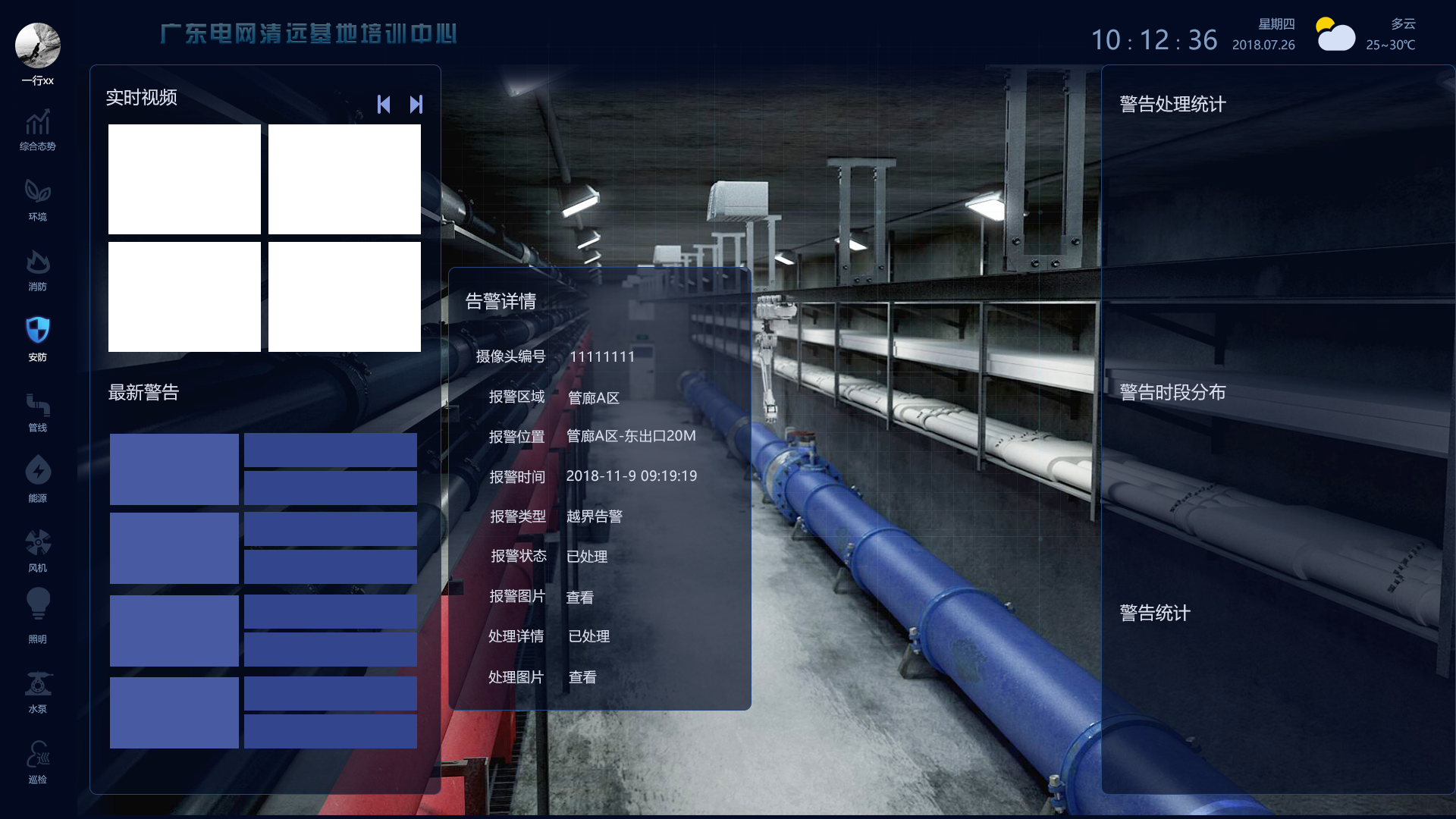Screen dimensions: 1456x819
Task: Go to previous video page
Action: click(383, 104)
